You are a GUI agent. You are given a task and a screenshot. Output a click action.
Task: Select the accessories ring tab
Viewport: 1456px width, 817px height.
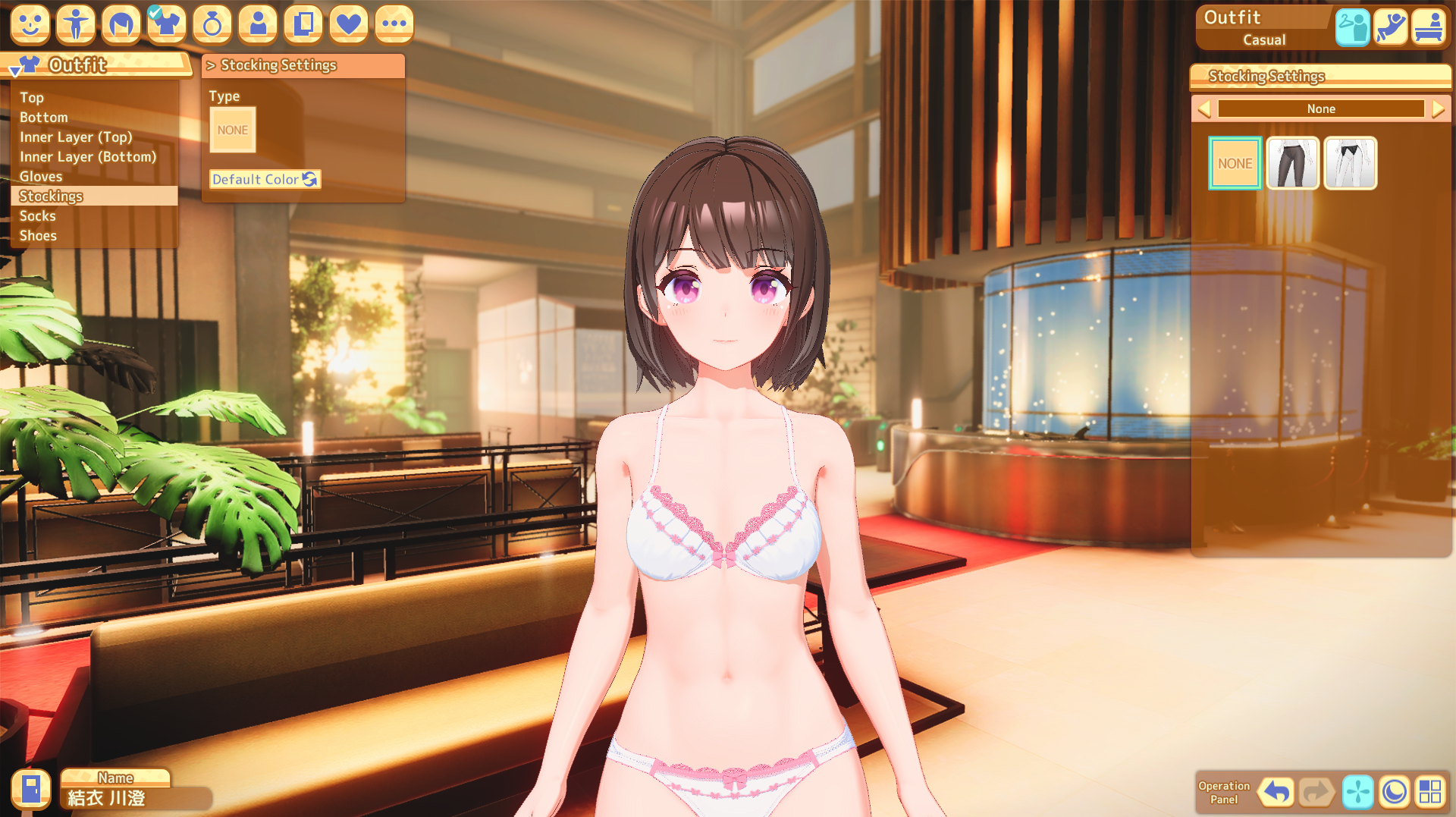point(212,24)
